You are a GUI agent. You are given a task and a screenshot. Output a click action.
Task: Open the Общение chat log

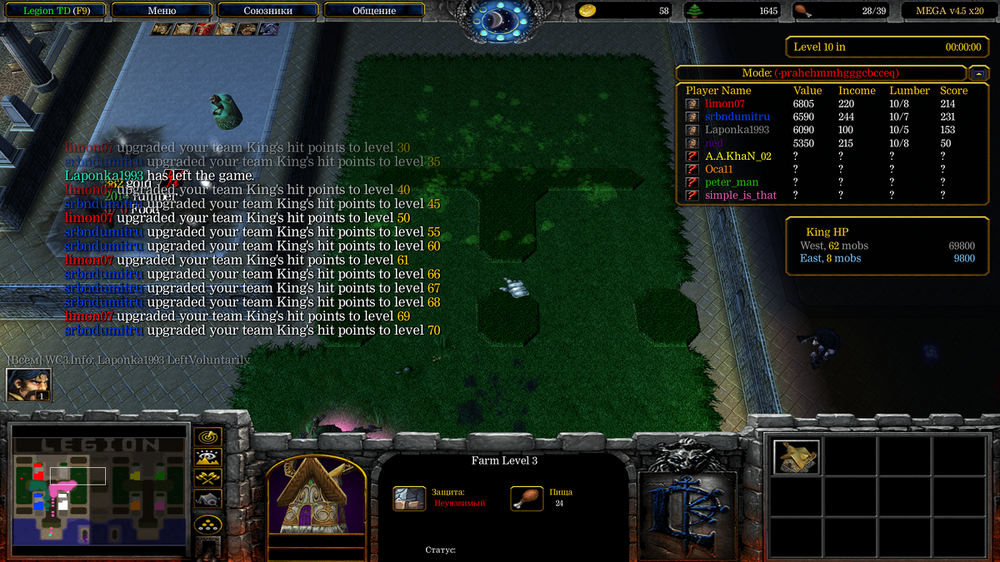tap(373, 11)
